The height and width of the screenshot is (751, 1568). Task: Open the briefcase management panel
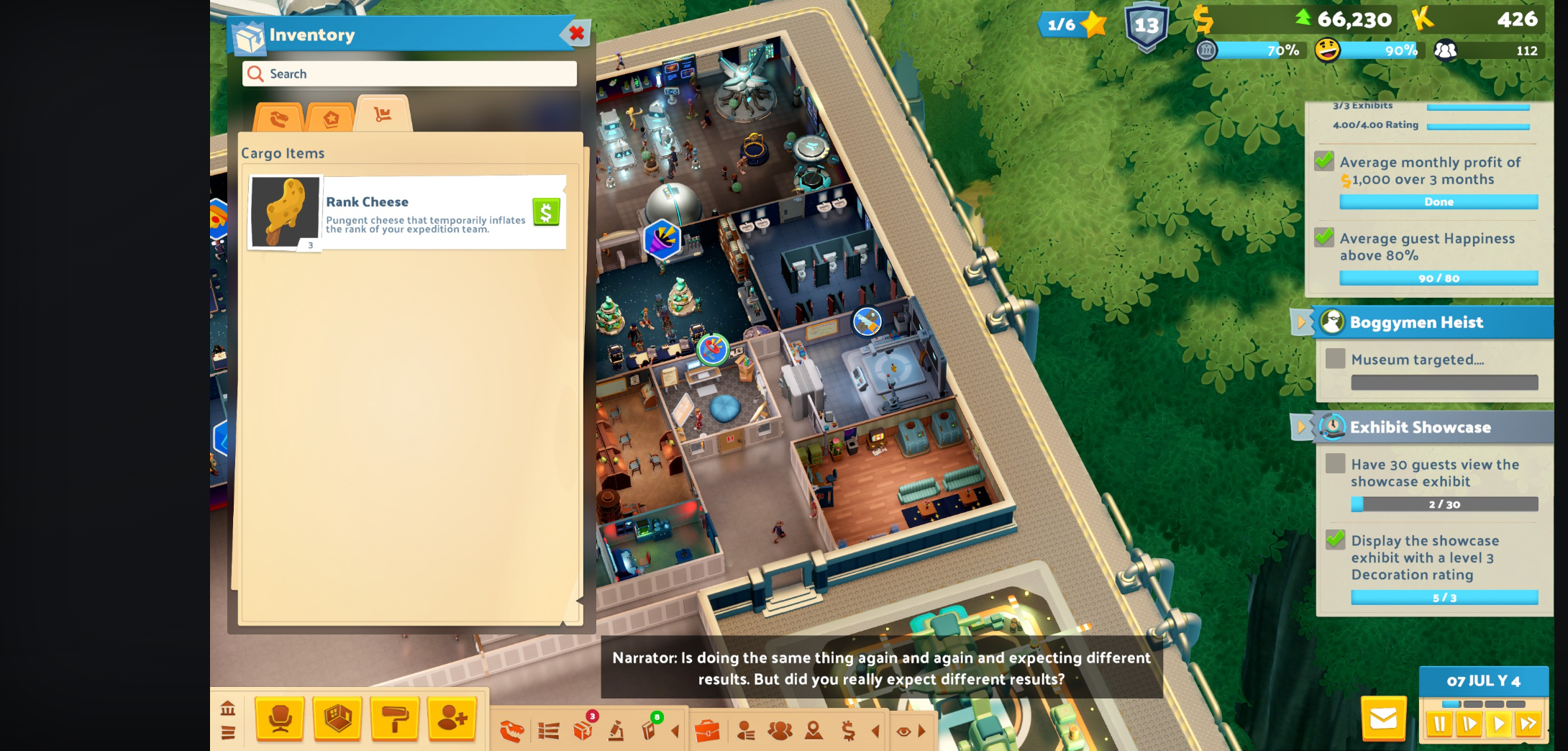click(708, 729)
